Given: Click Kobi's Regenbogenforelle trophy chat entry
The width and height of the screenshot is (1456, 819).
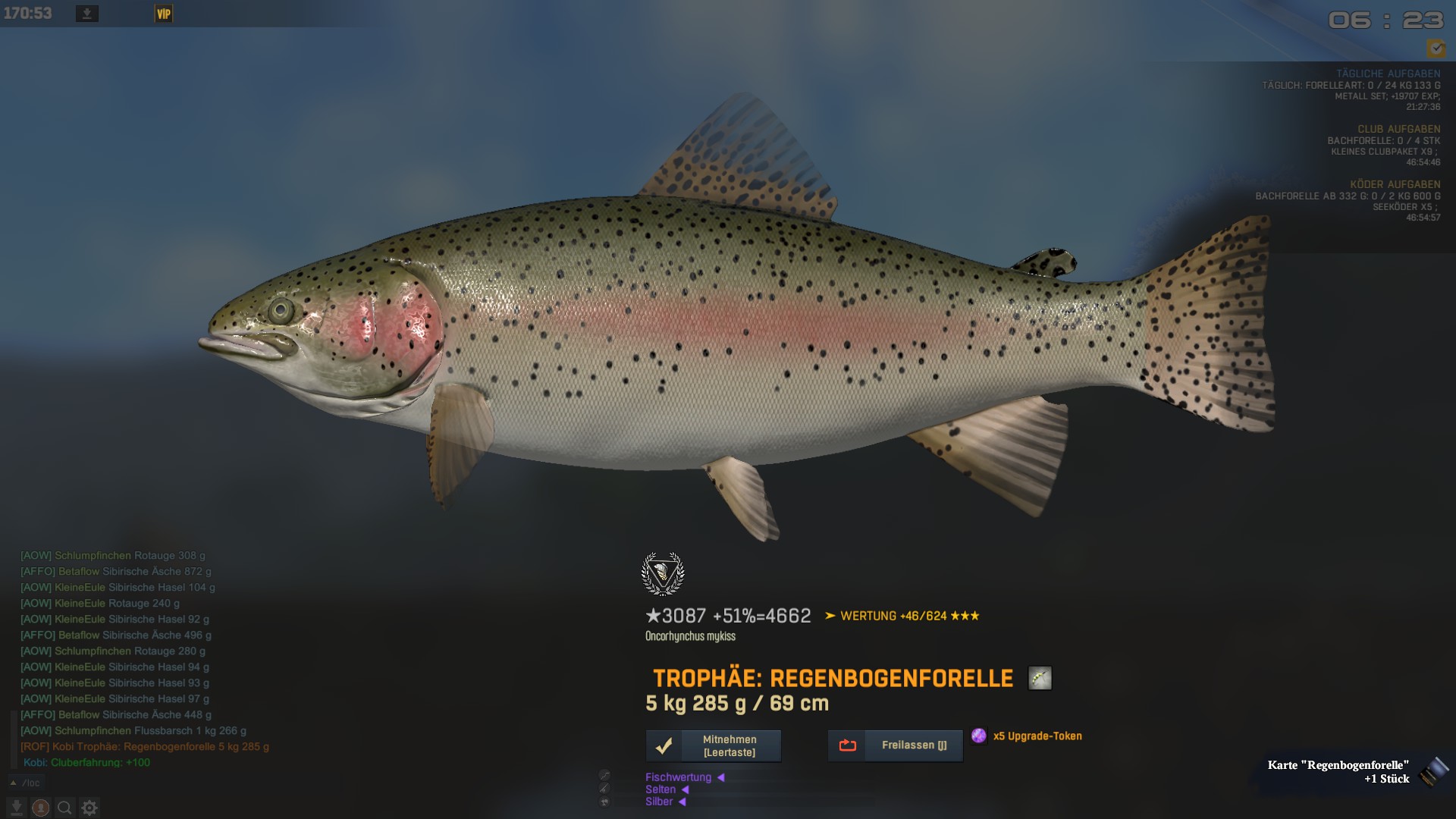Looking at the screenshot, I should tap(145, 747).
